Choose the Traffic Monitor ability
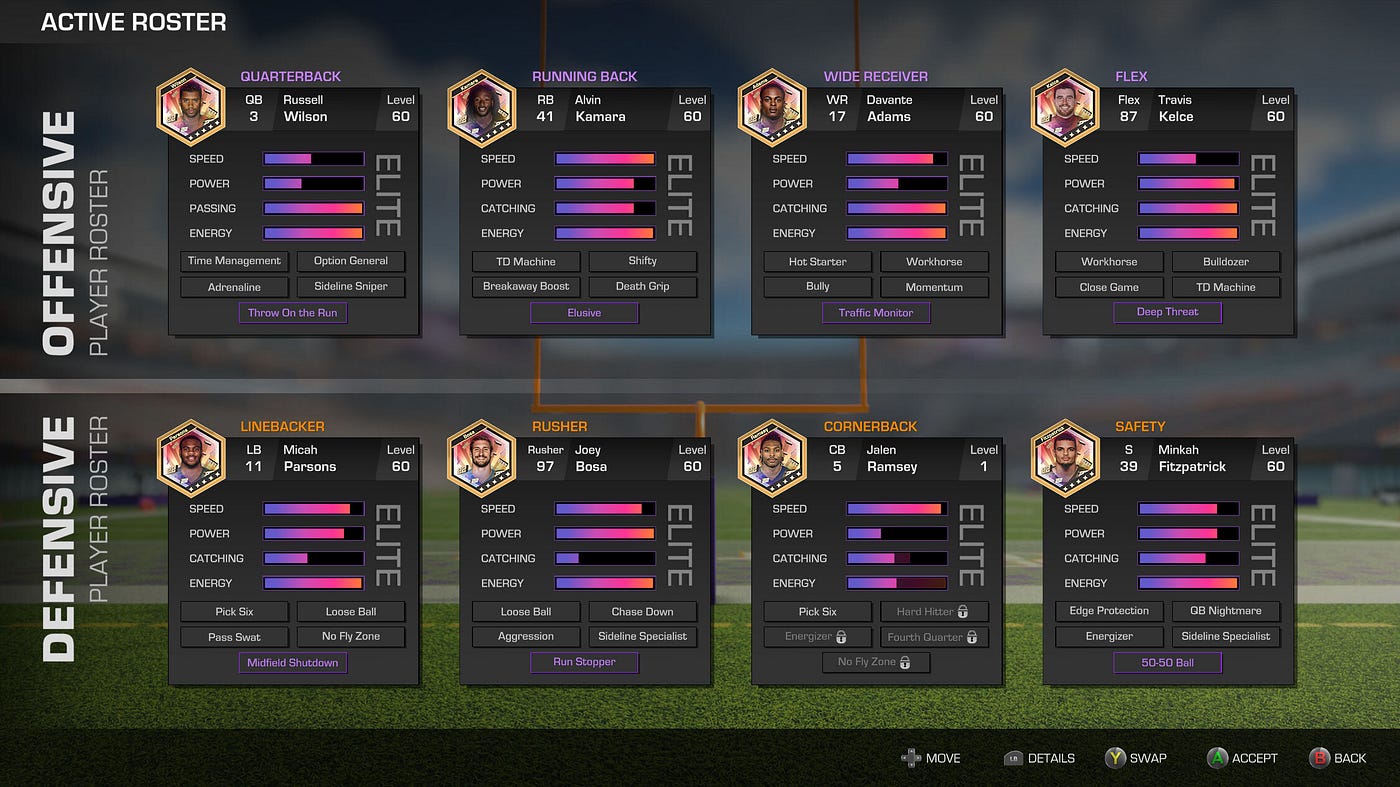Viewport: 1400px width, 787px height. pos(876,313)
